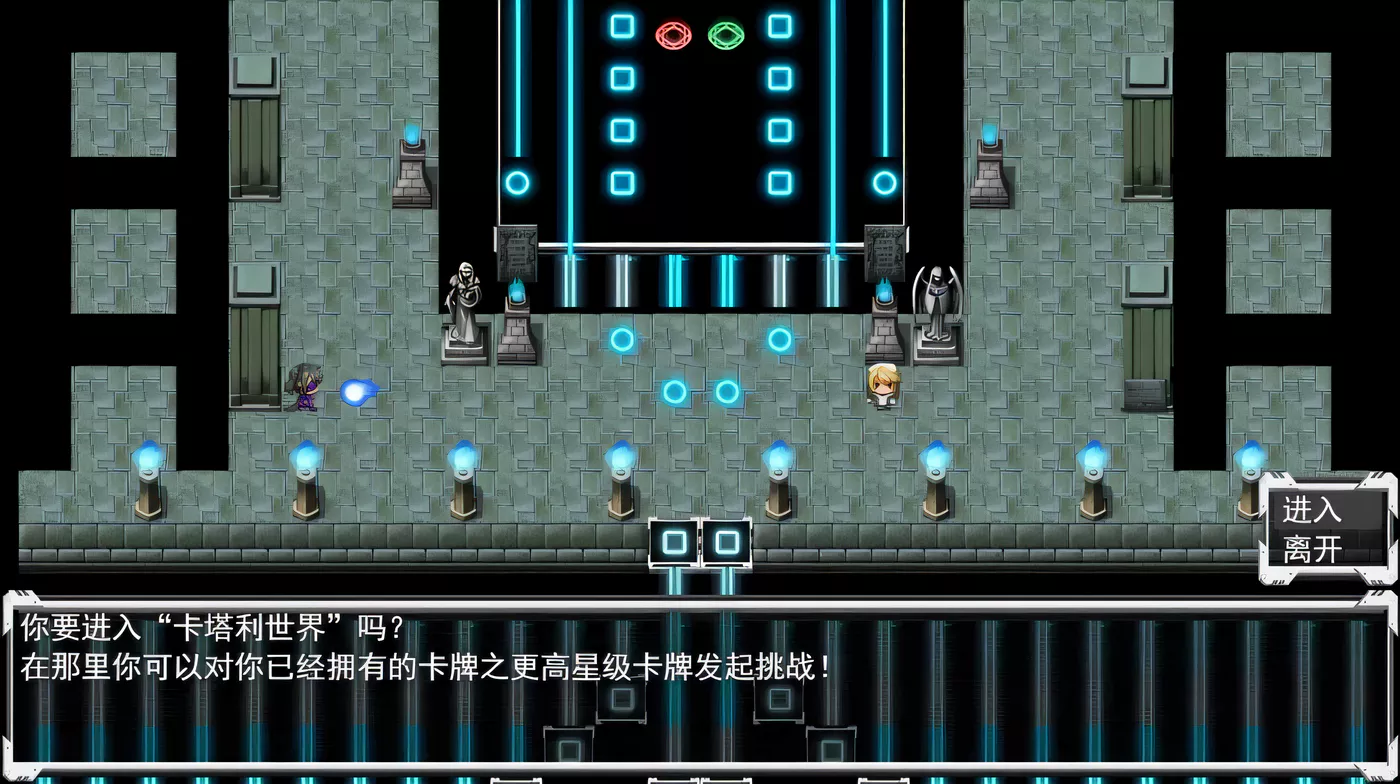This screenshot has width=1400, height=784.
Task: Click the rightmost blue torch on the lower wall
Action: pyautogui.click(x=1250, y=460)
